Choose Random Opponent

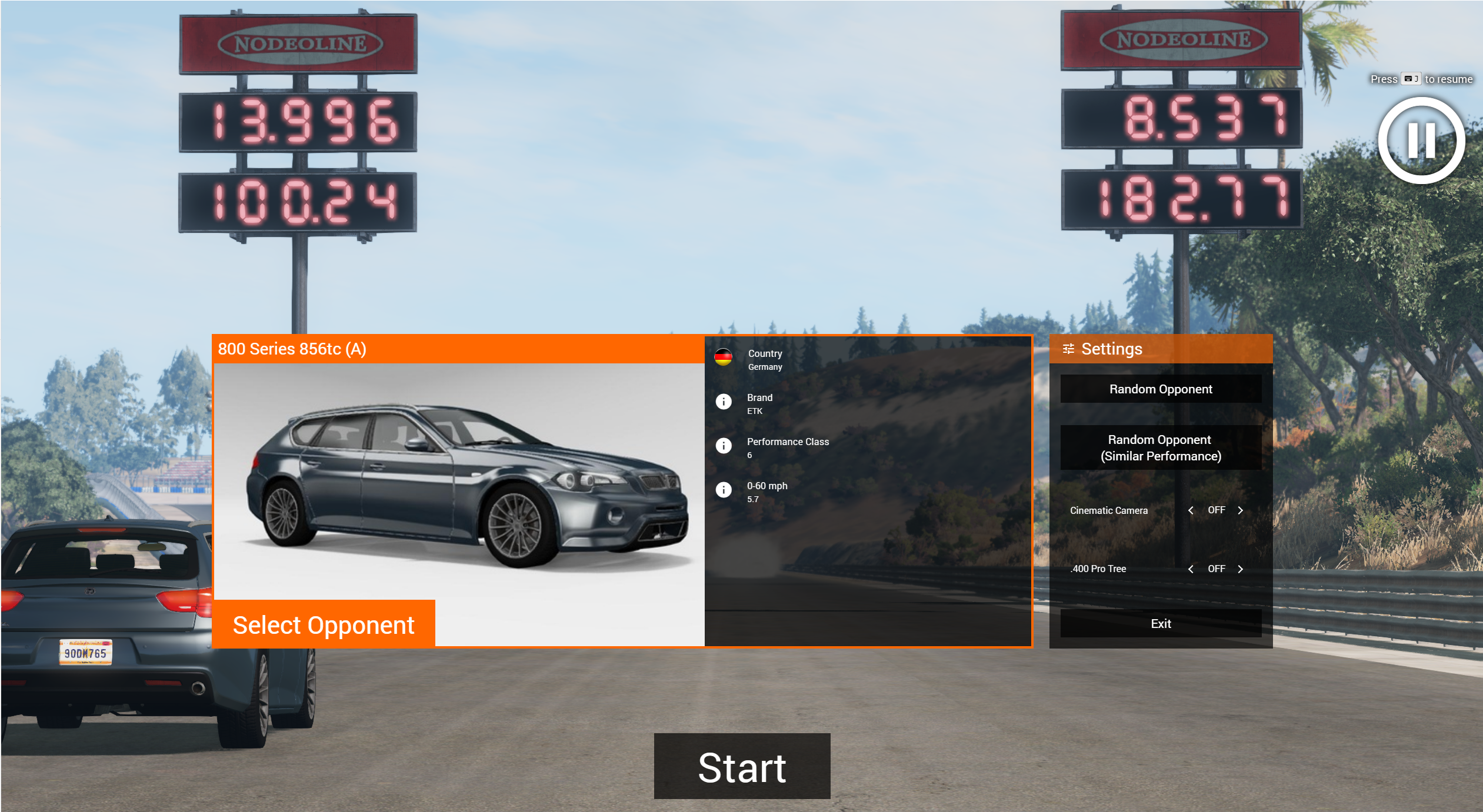coord(1160,389)
